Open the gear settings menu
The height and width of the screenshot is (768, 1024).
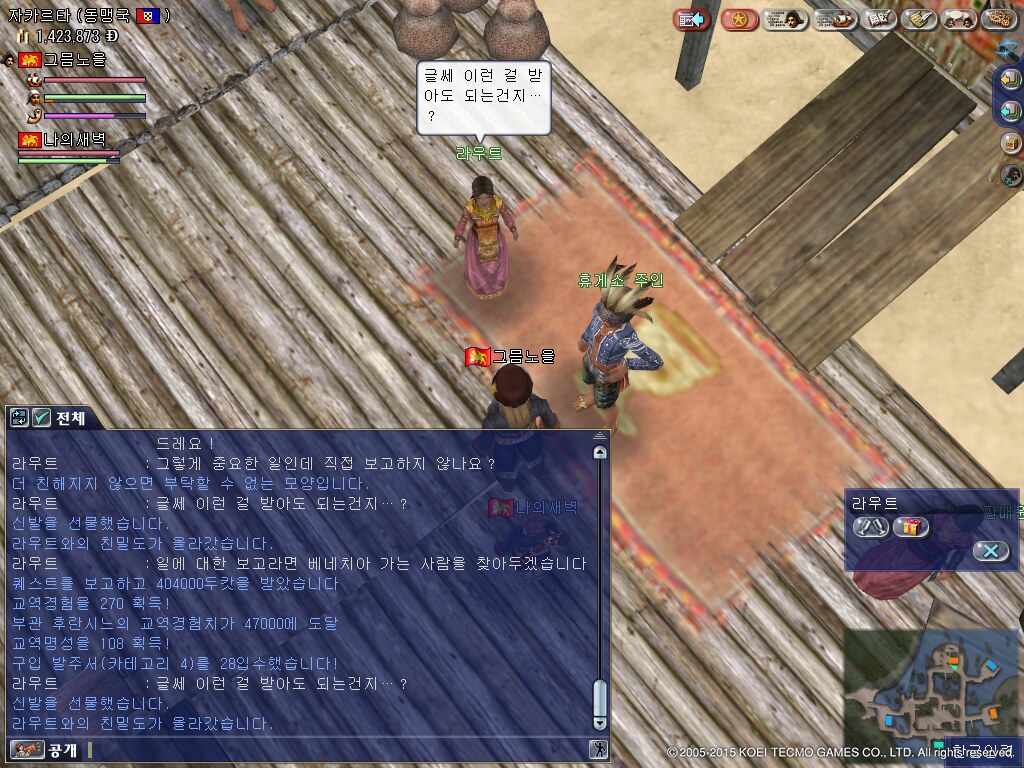coord(998,19)
